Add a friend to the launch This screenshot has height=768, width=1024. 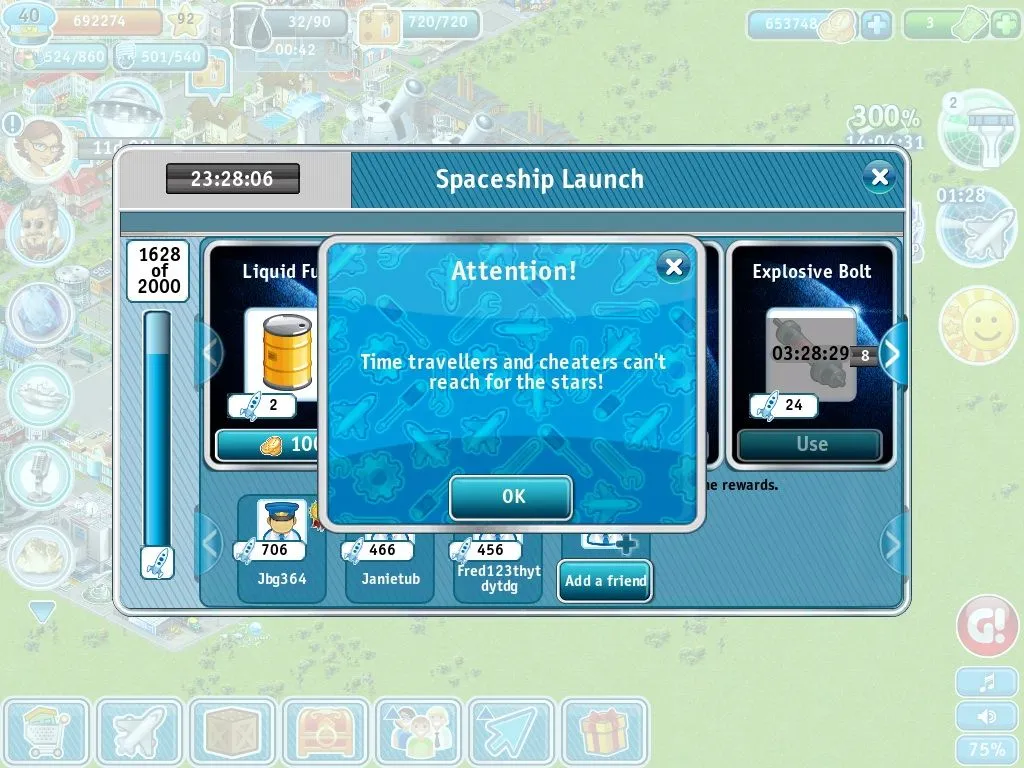point(605,580)
